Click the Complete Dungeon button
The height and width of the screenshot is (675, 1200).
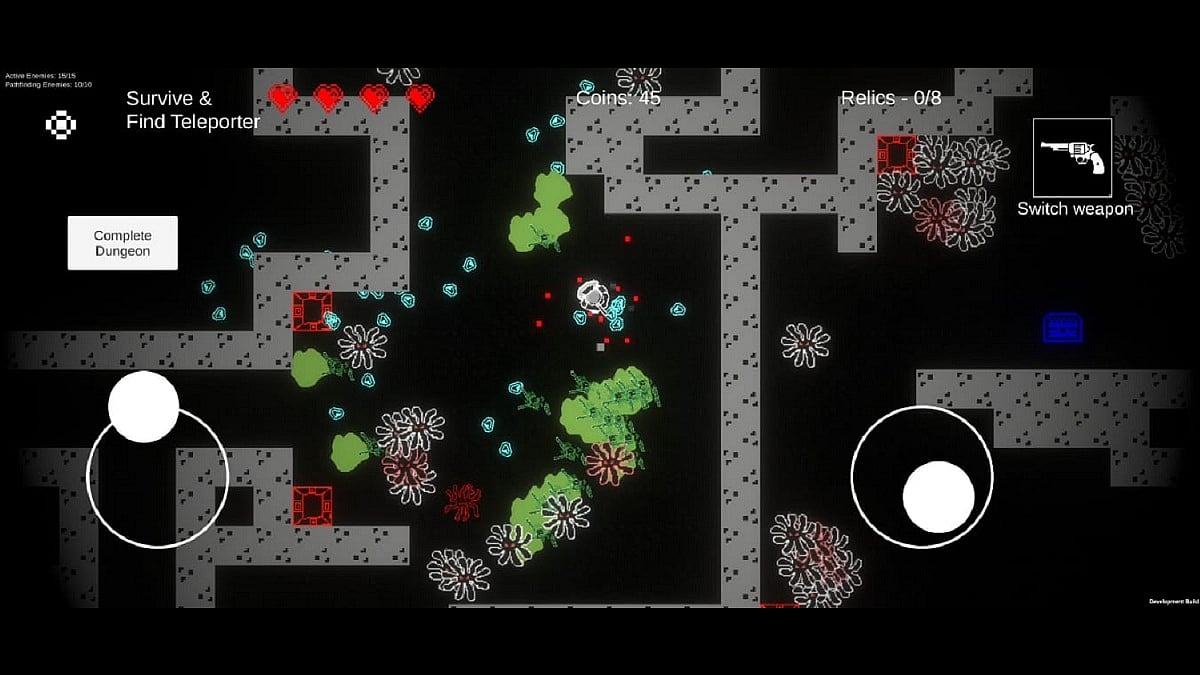122,243
